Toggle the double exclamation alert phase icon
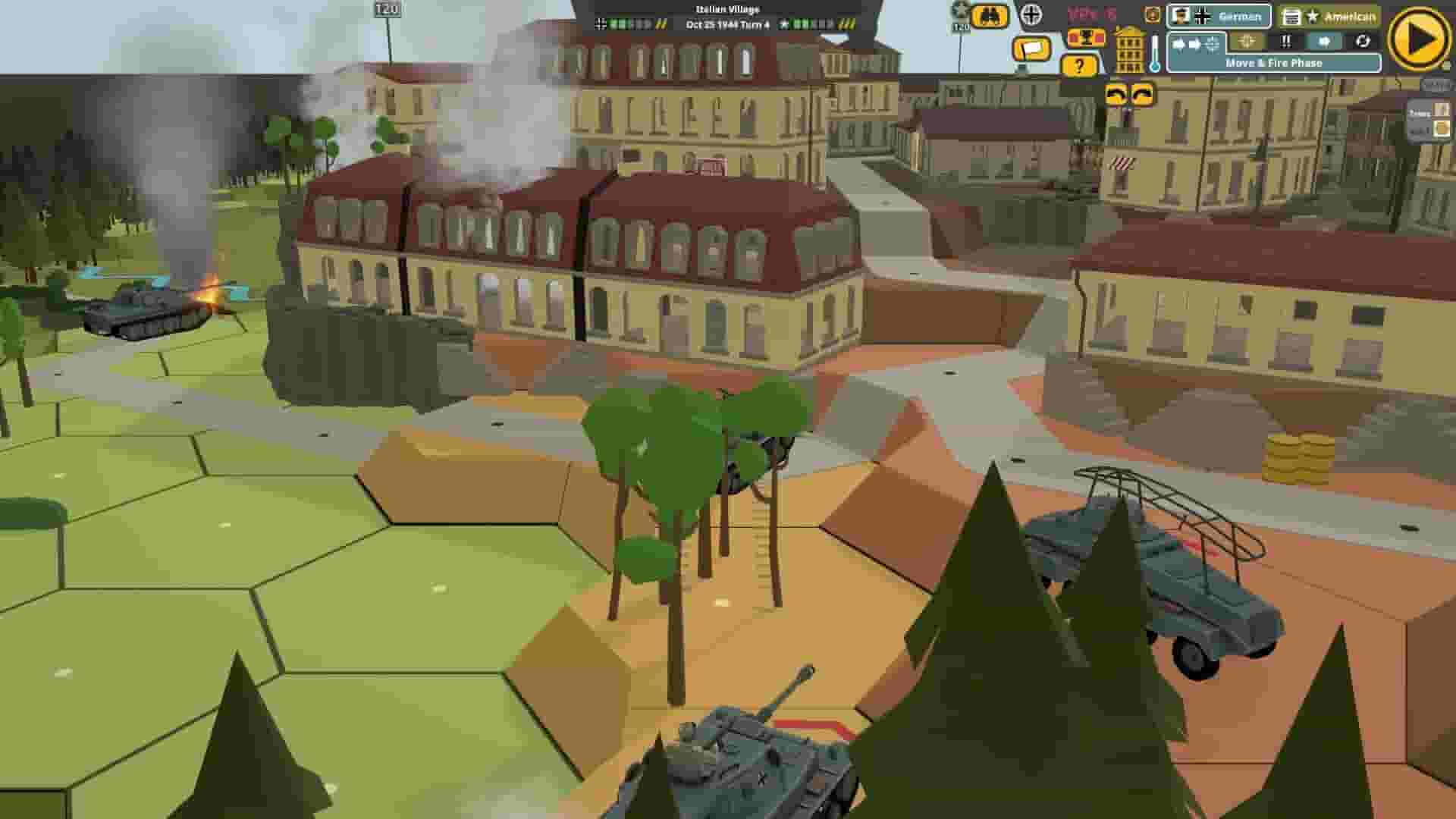 [1286, 41]
